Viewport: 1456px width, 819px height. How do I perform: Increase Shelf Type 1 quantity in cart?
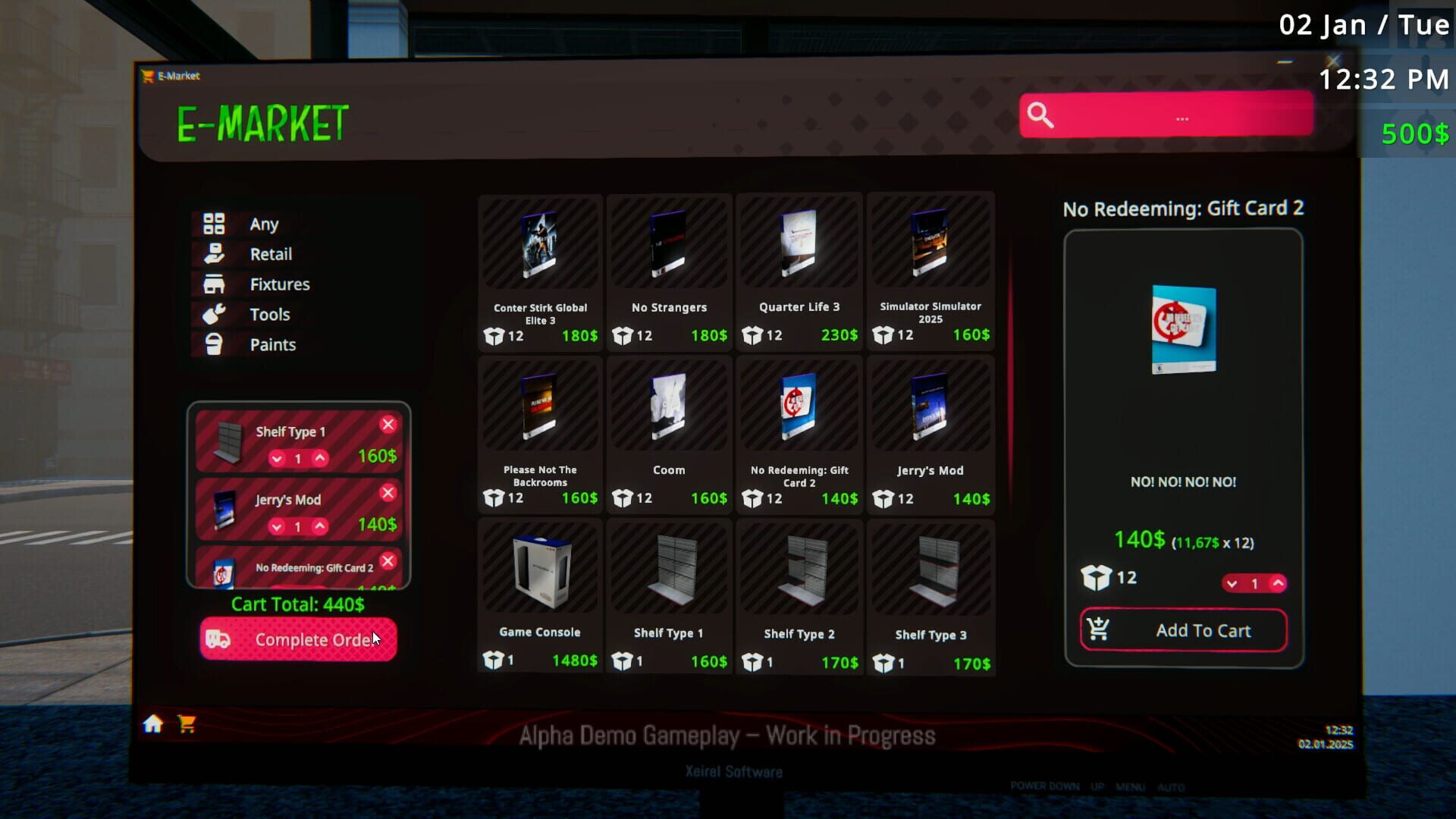coord(321,459)
